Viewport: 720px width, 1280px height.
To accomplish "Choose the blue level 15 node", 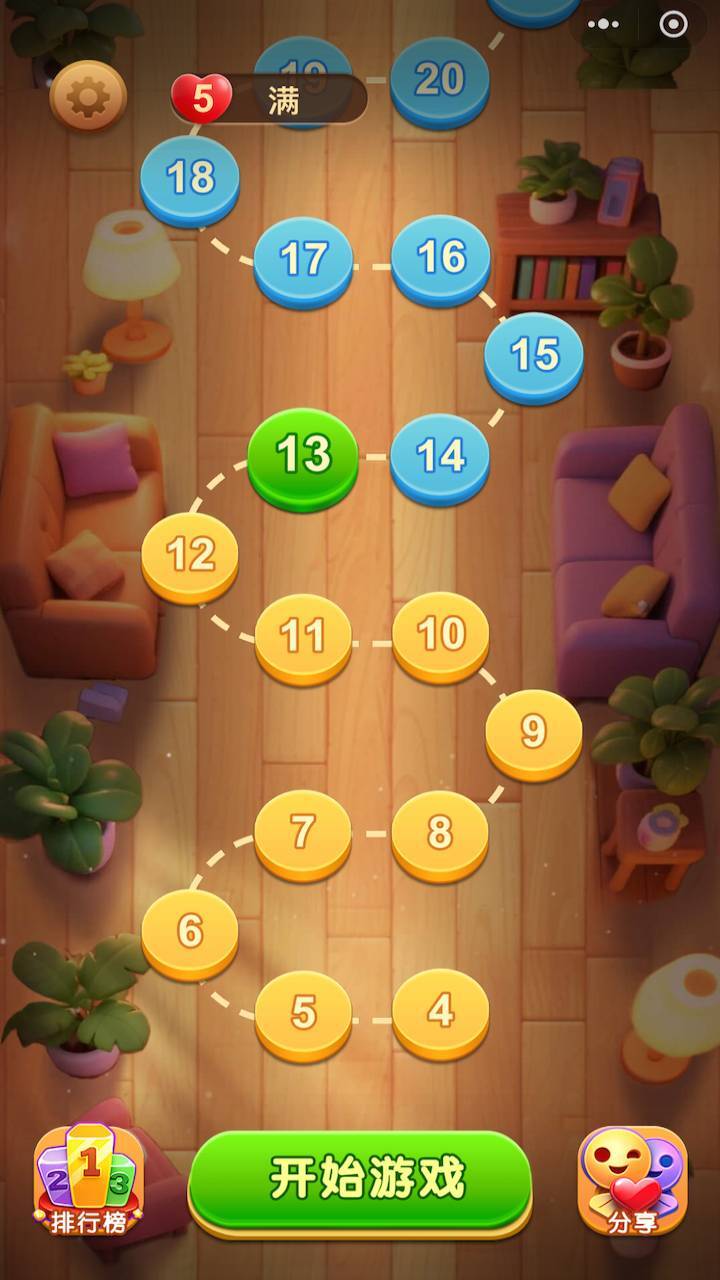I will 534,355.
